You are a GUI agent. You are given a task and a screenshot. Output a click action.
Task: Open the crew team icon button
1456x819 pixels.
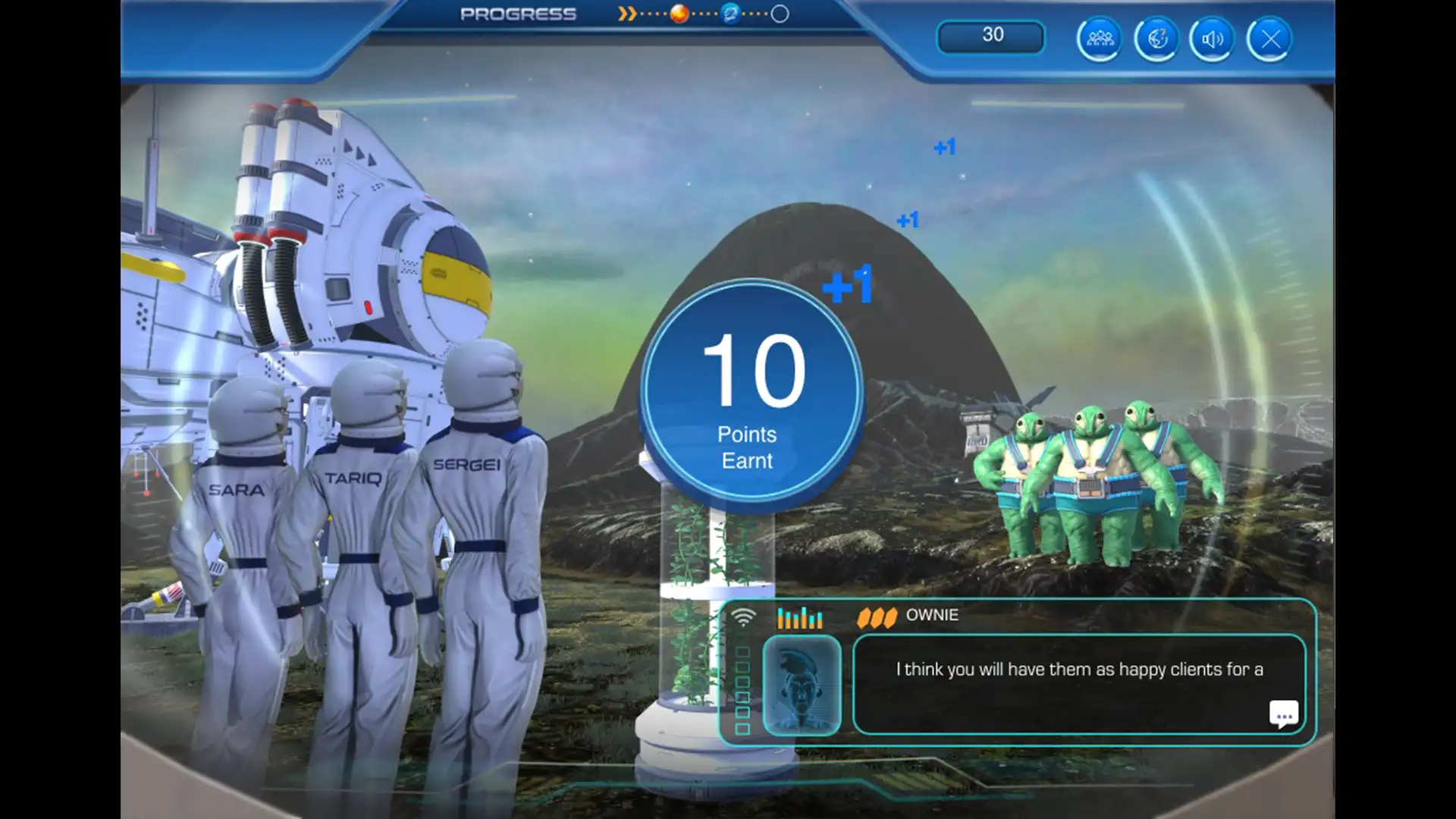tap(1100, 39)
